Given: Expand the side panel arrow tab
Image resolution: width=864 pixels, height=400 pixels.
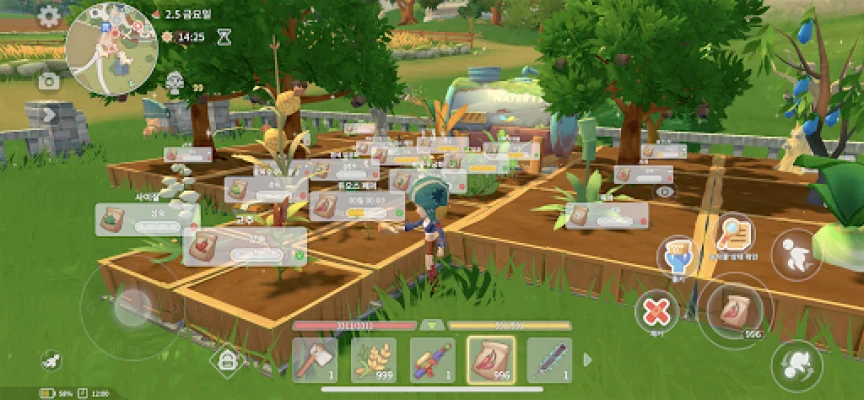Looking at the screenshot, I should pos(48,114).
